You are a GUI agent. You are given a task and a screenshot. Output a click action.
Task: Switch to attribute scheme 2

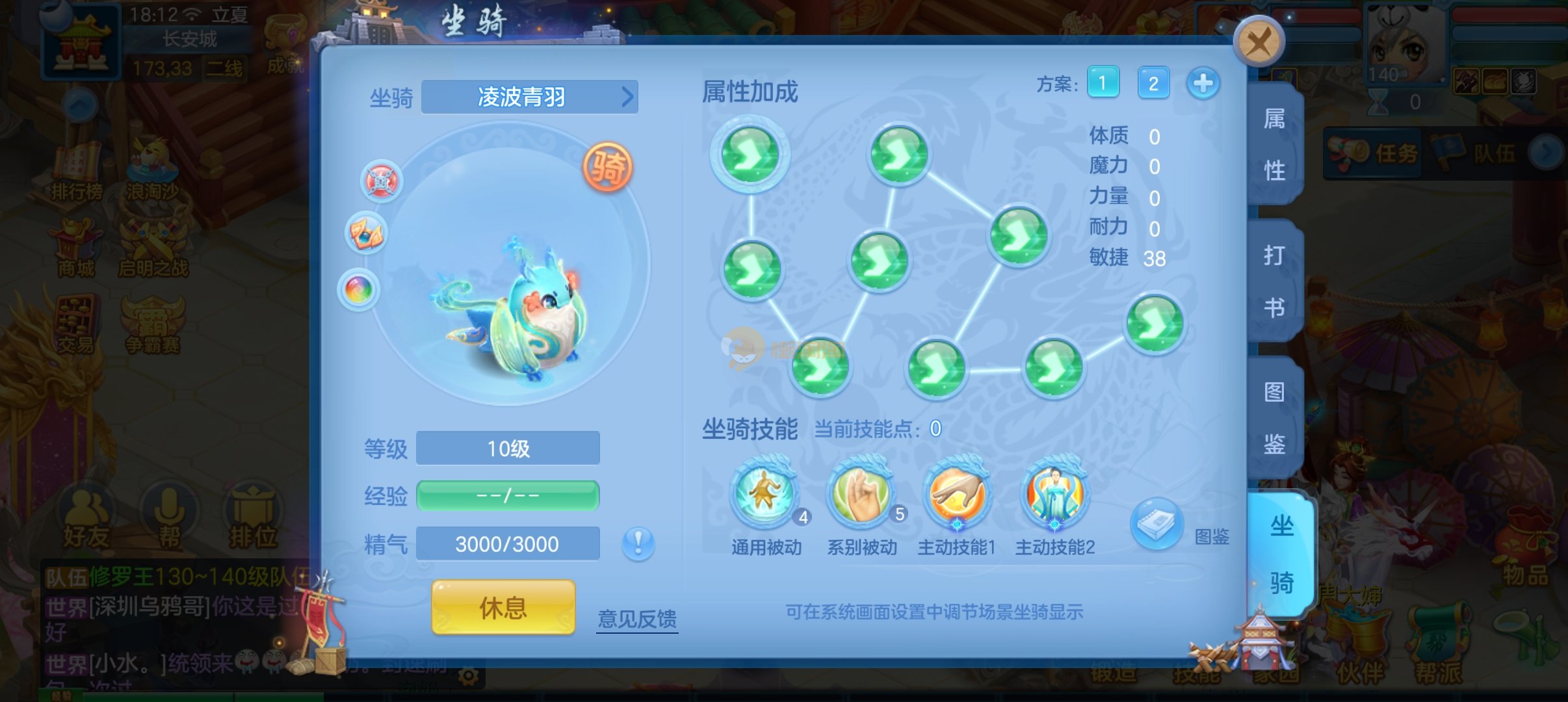(x=1153, y=83)
